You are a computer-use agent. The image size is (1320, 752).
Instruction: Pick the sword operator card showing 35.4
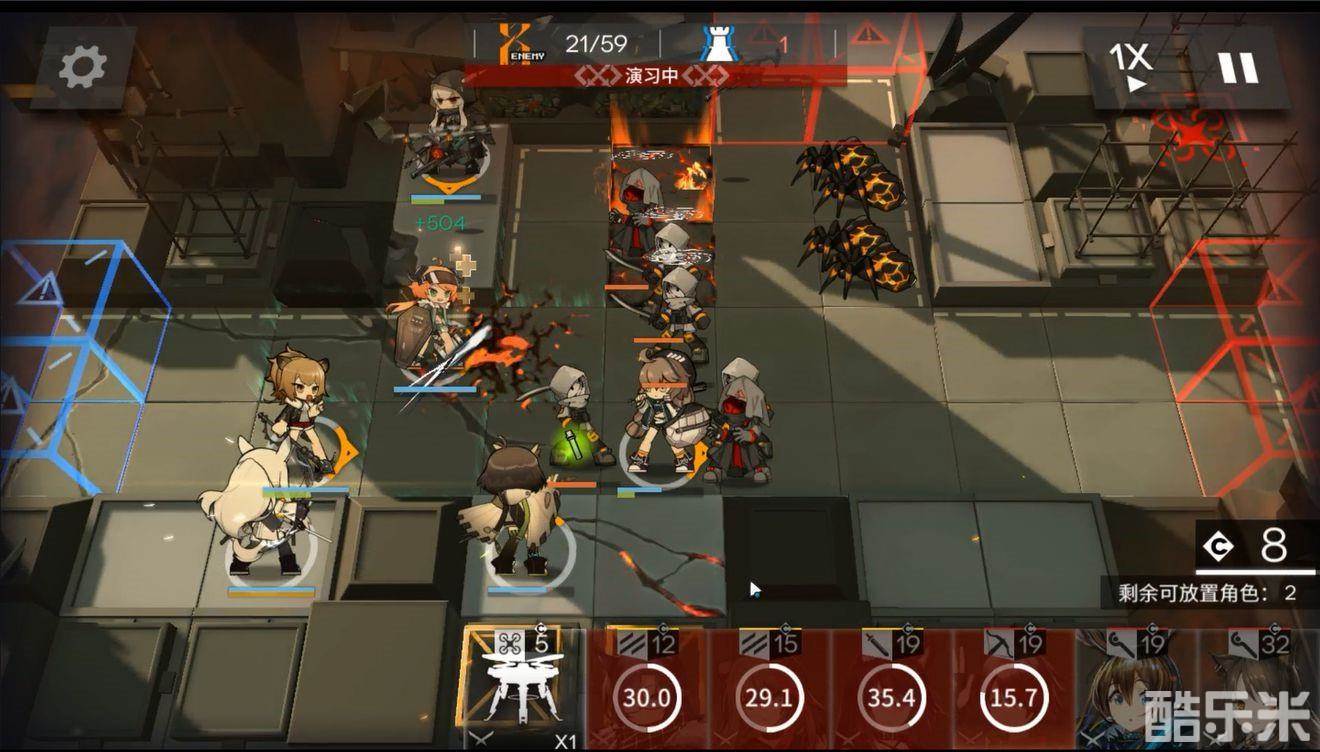[x=892, y=690]
